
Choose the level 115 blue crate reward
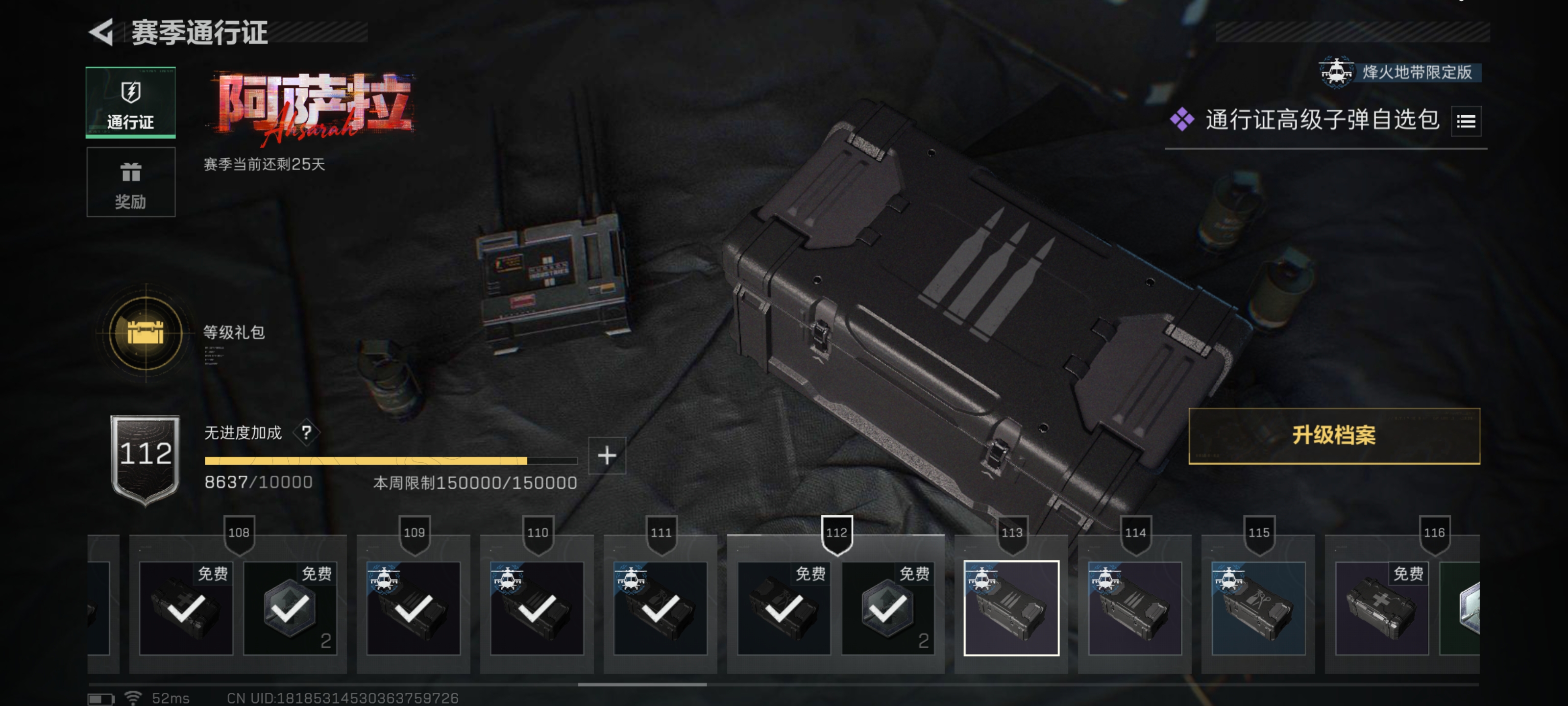1258,608
